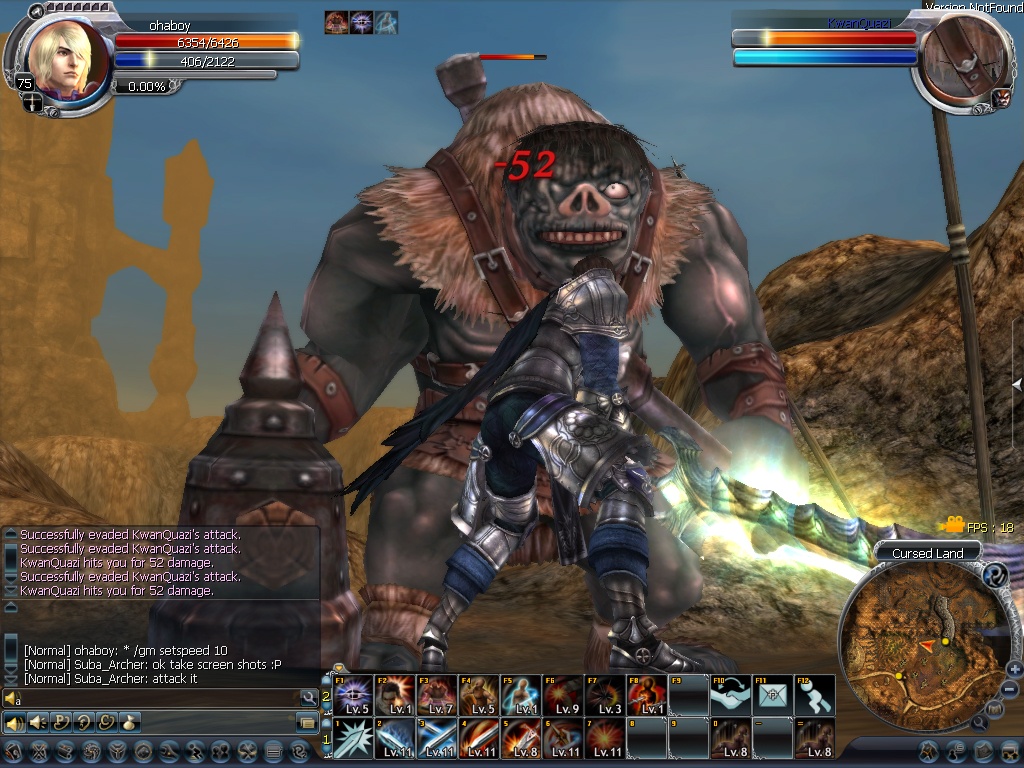Select the first active buff icon

(x=336, y=23)
